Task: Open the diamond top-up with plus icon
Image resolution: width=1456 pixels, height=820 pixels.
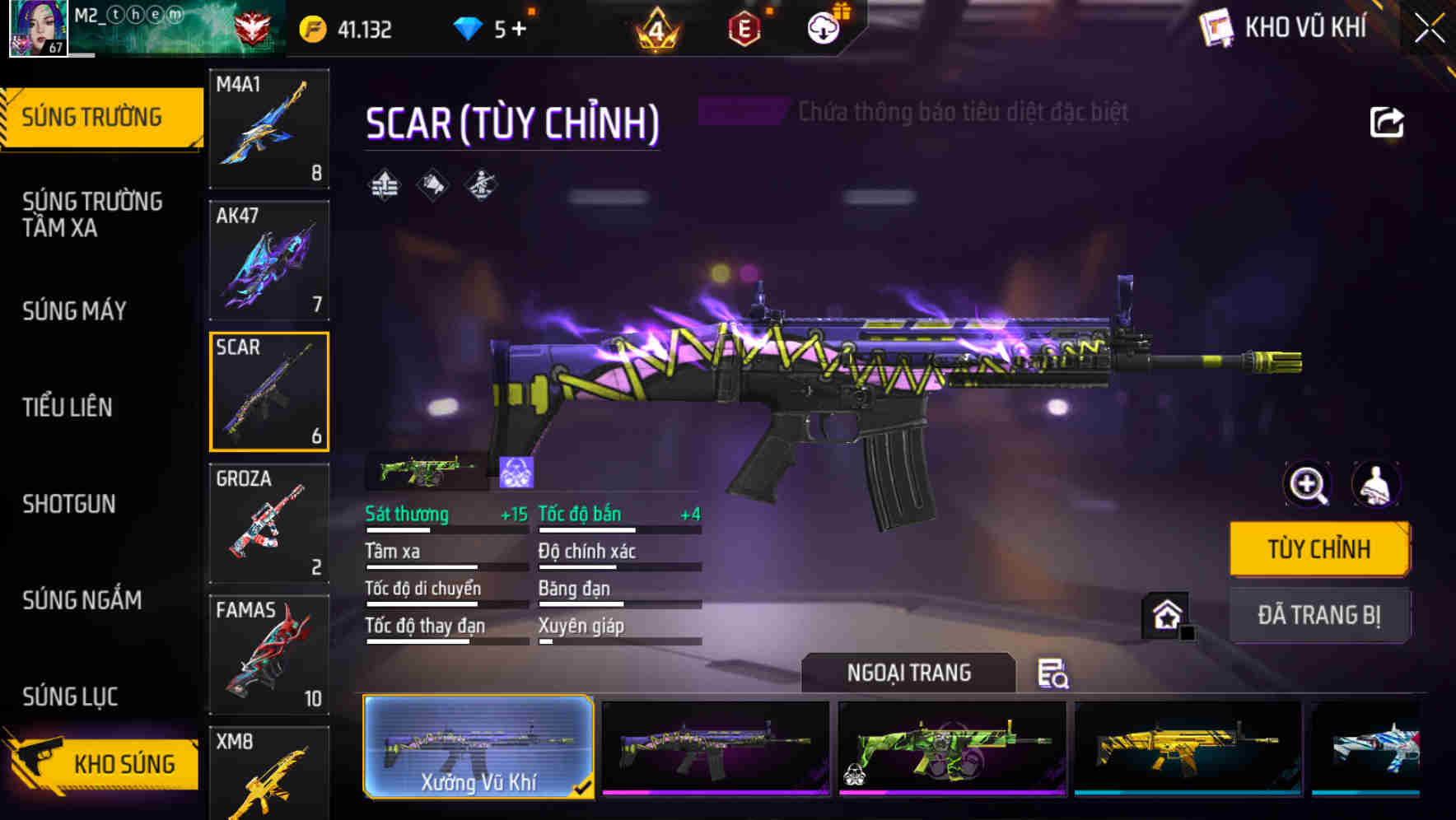Action: (519, 27)
